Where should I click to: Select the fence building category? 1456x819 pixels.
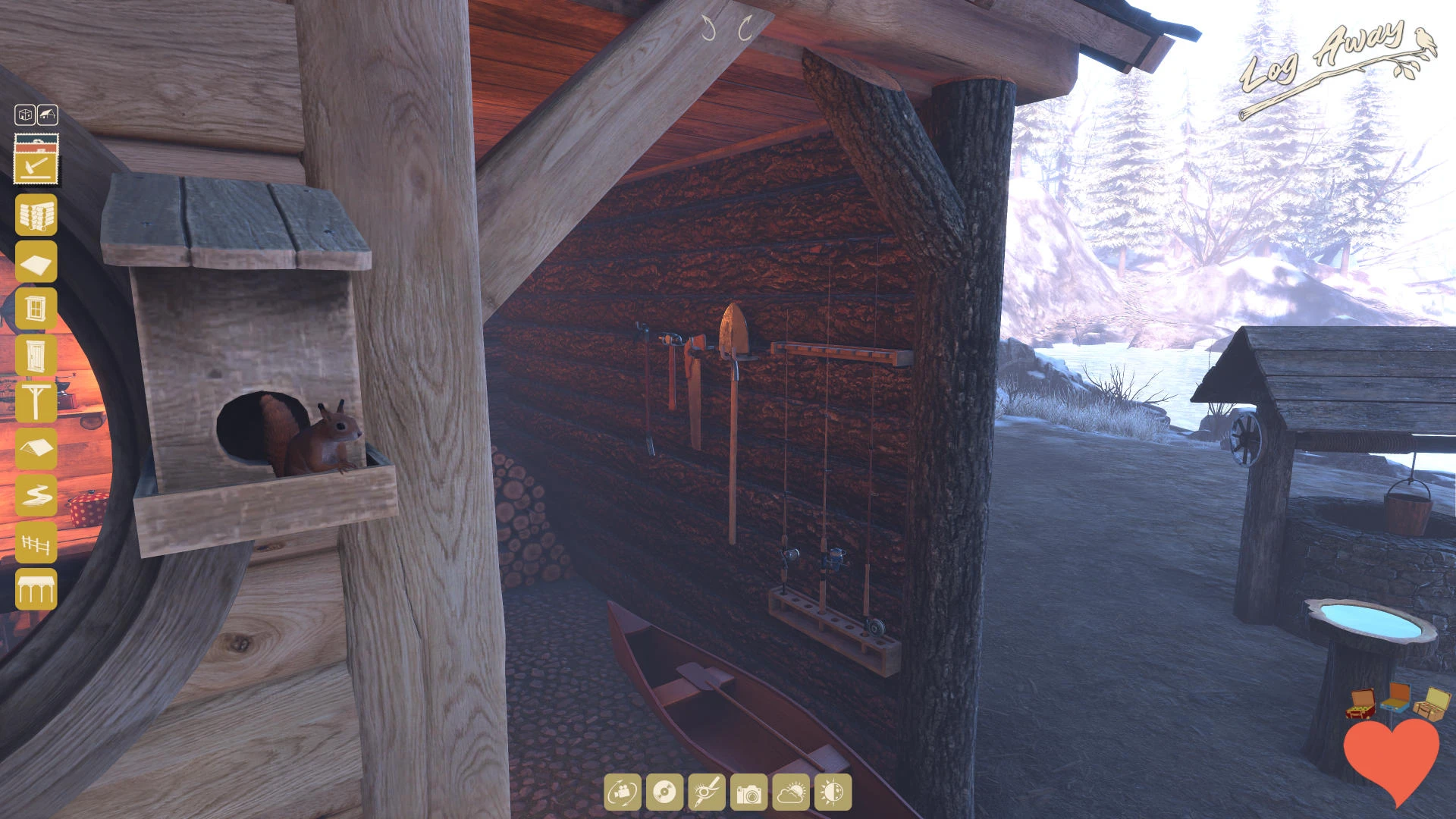point(36,543)
